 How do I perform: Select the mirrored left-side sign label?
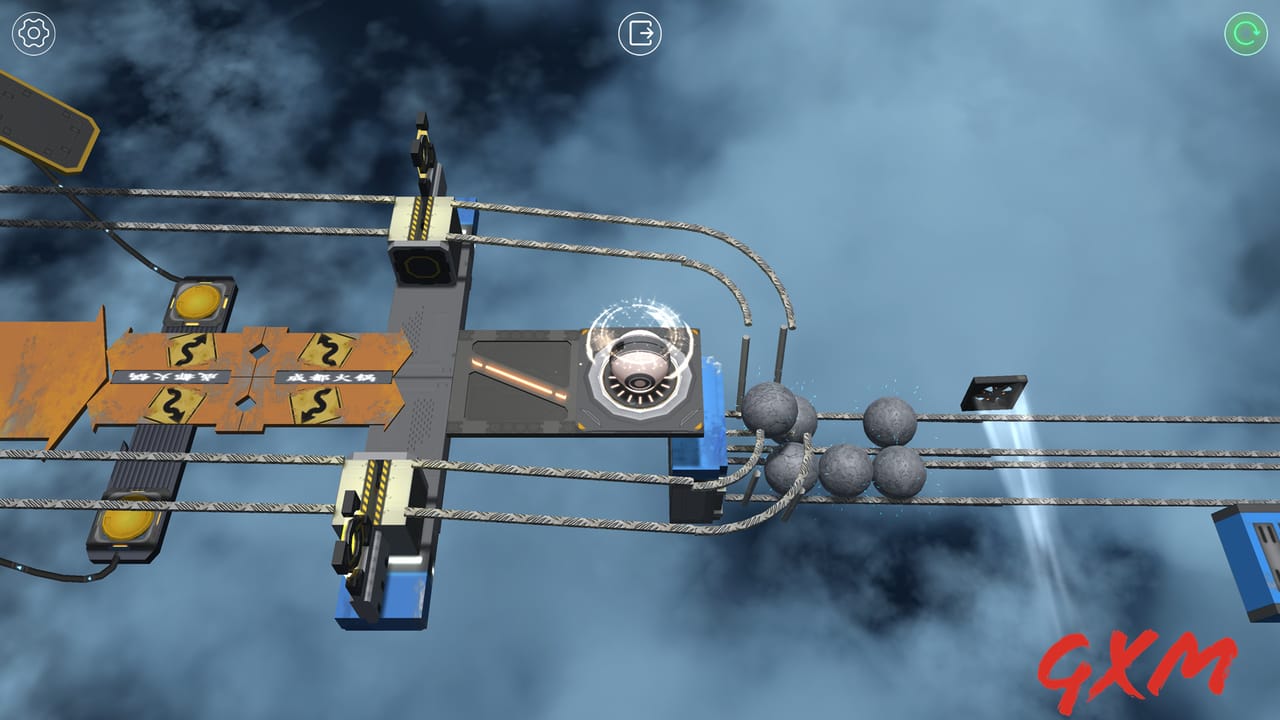coord(172,376)
